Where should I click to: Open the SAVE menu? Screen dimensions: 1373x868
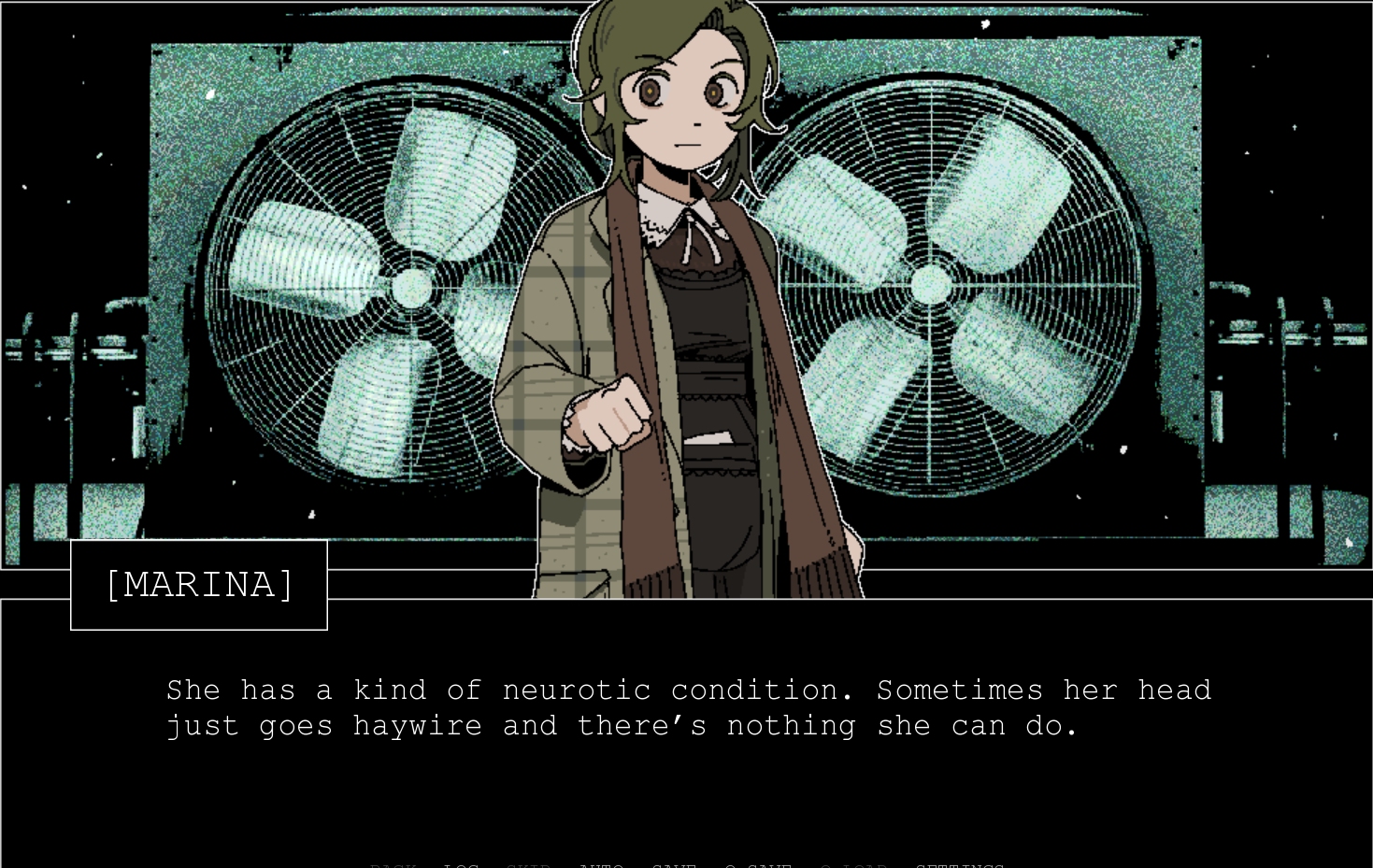click(674, 864)
